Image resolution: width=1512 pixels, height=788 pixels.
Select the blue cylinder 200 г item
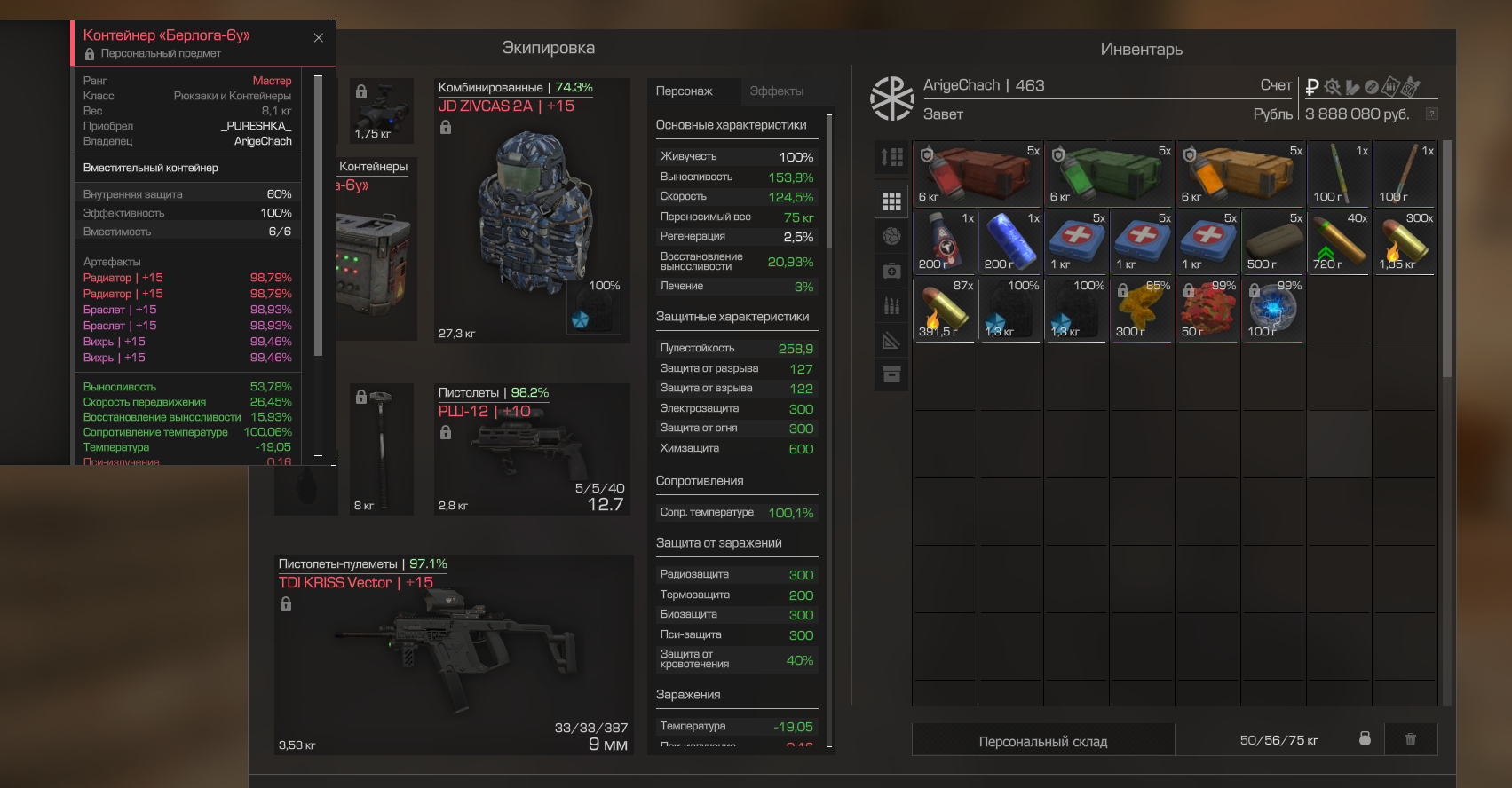[1011, 241]
